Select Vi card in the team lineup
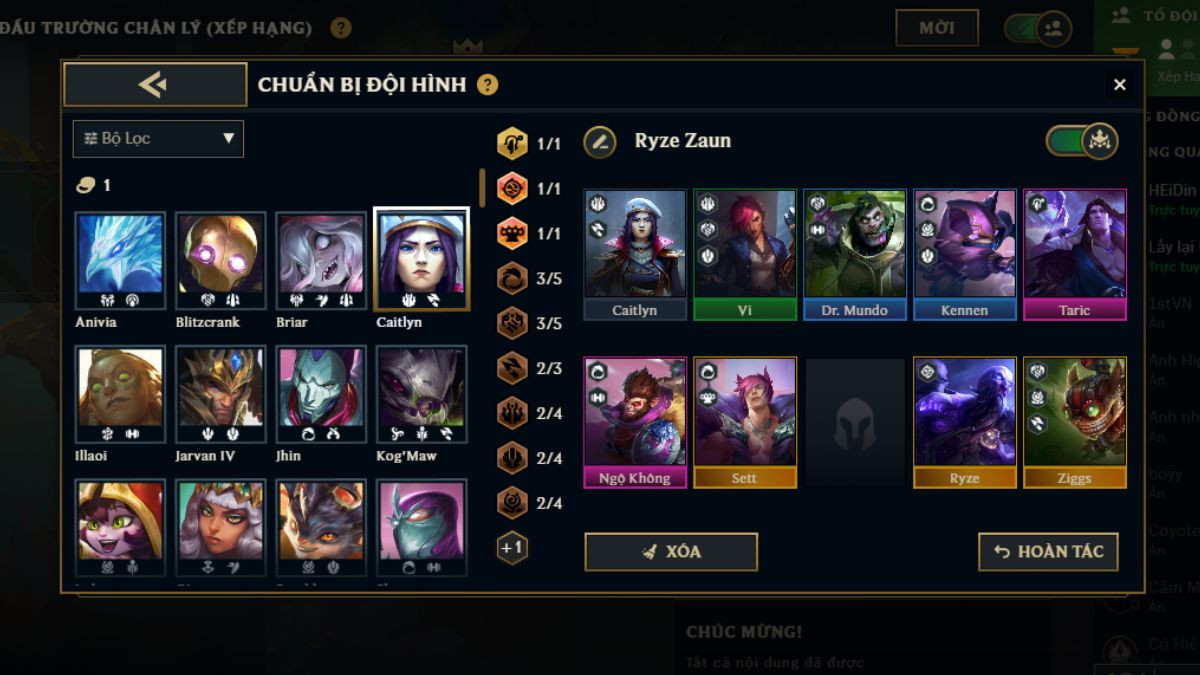 point(745,254)
